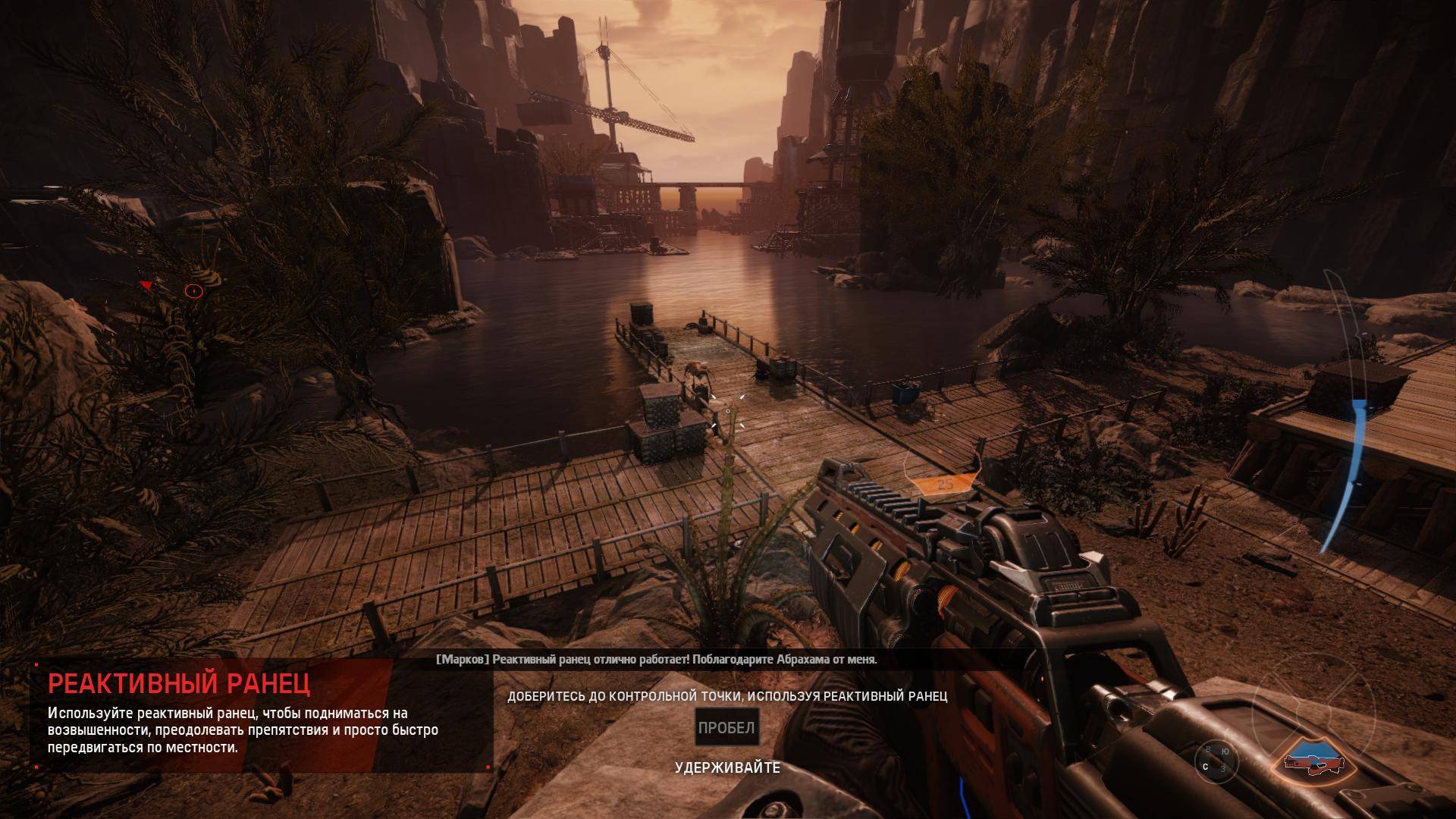
Task: Click the red monster indicator circle
Action: point(194,290)
